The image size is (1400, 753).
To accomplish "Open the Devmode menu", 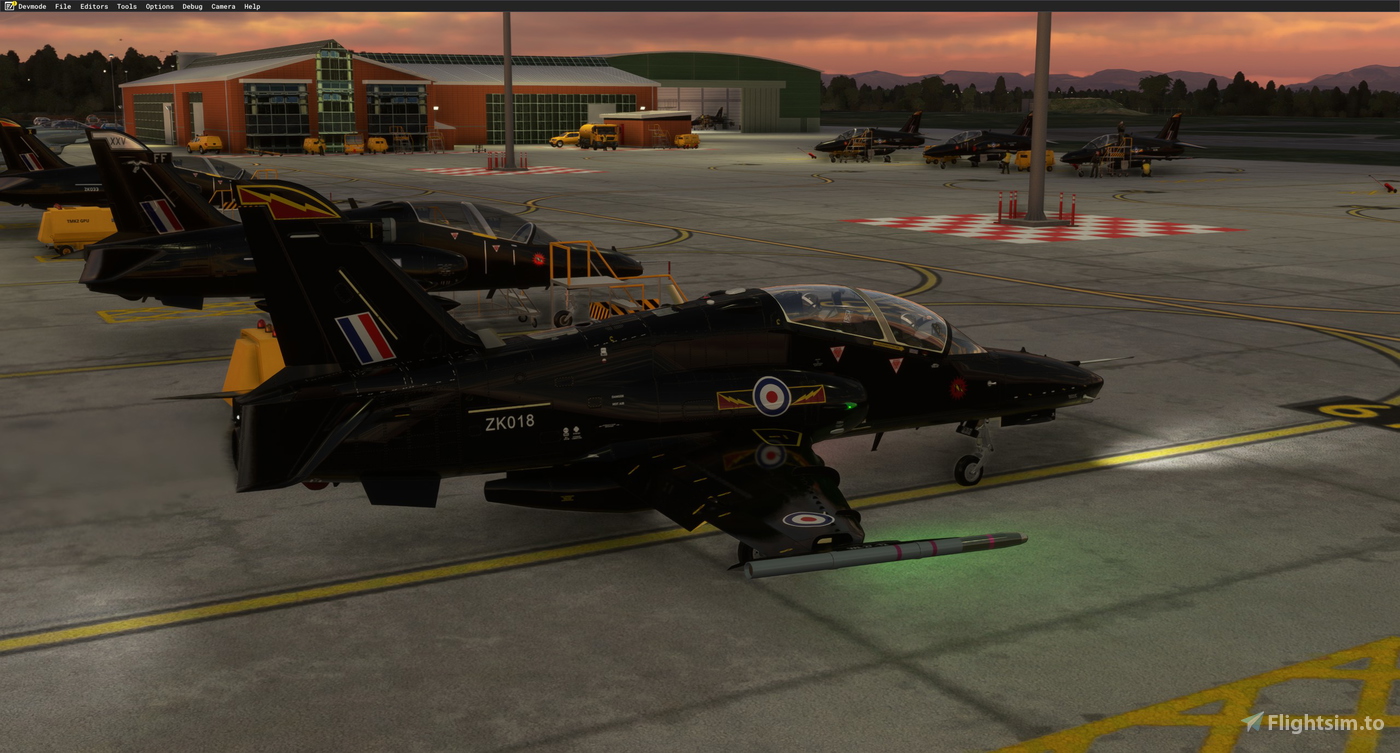I will [31, 6].
